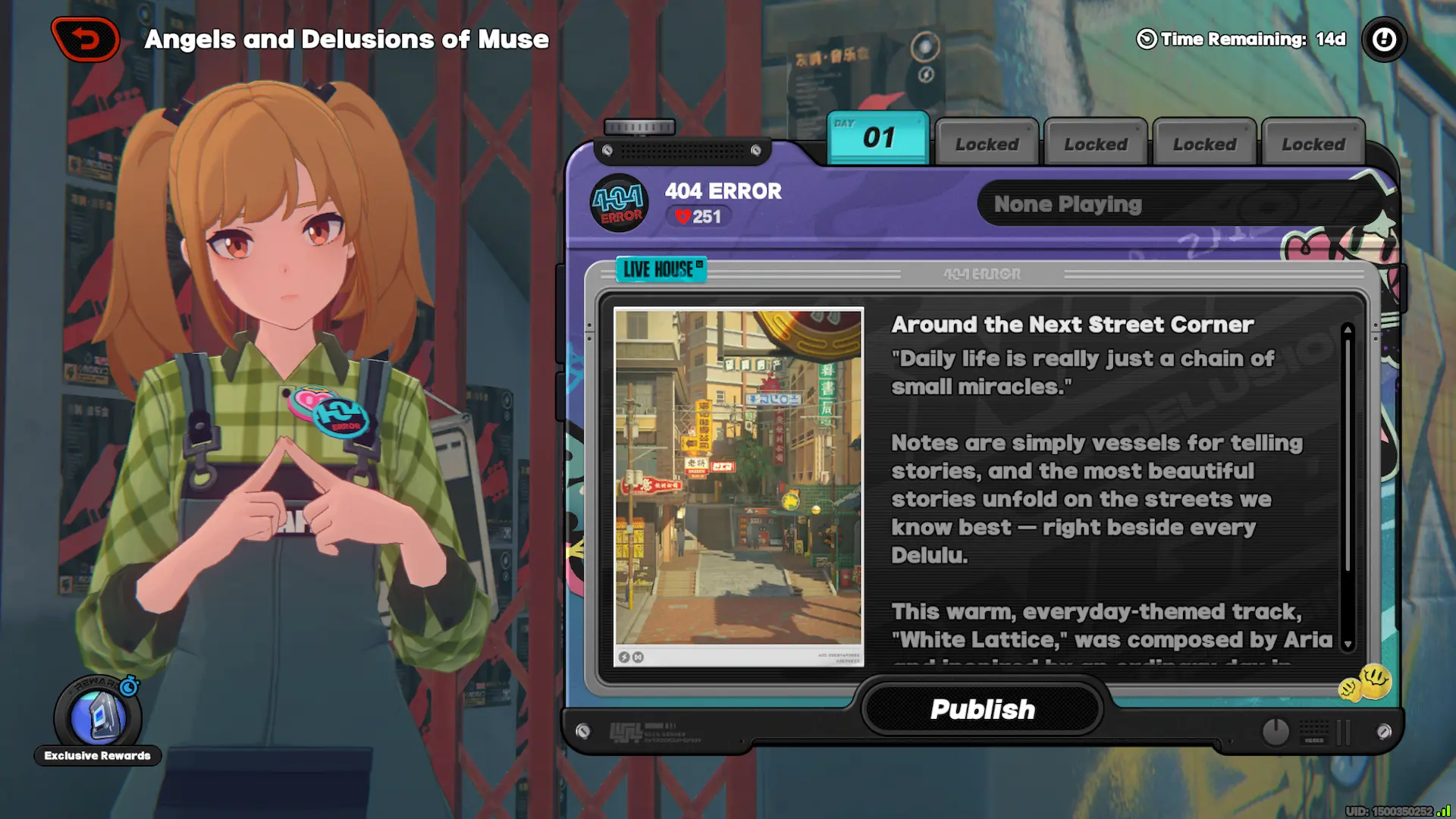
Task: Expand the first Locked day tab
Action: 986,143
